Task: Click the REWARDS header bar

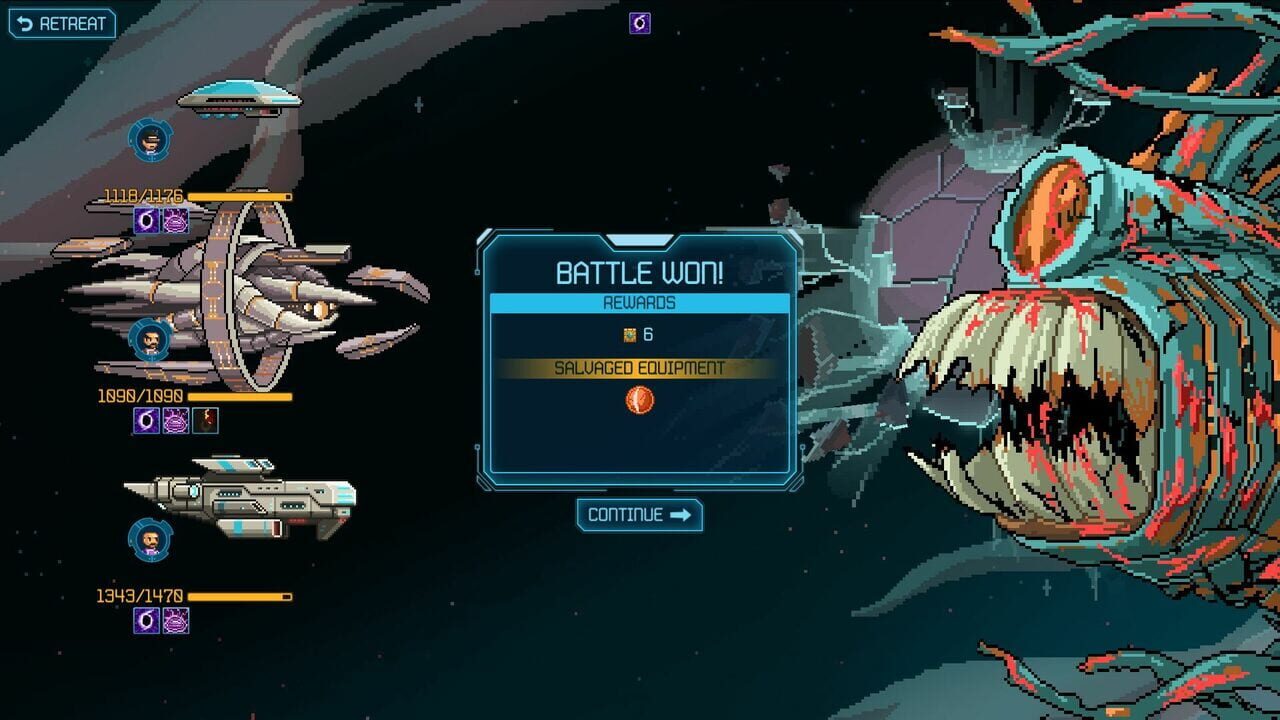Action: 640,301
